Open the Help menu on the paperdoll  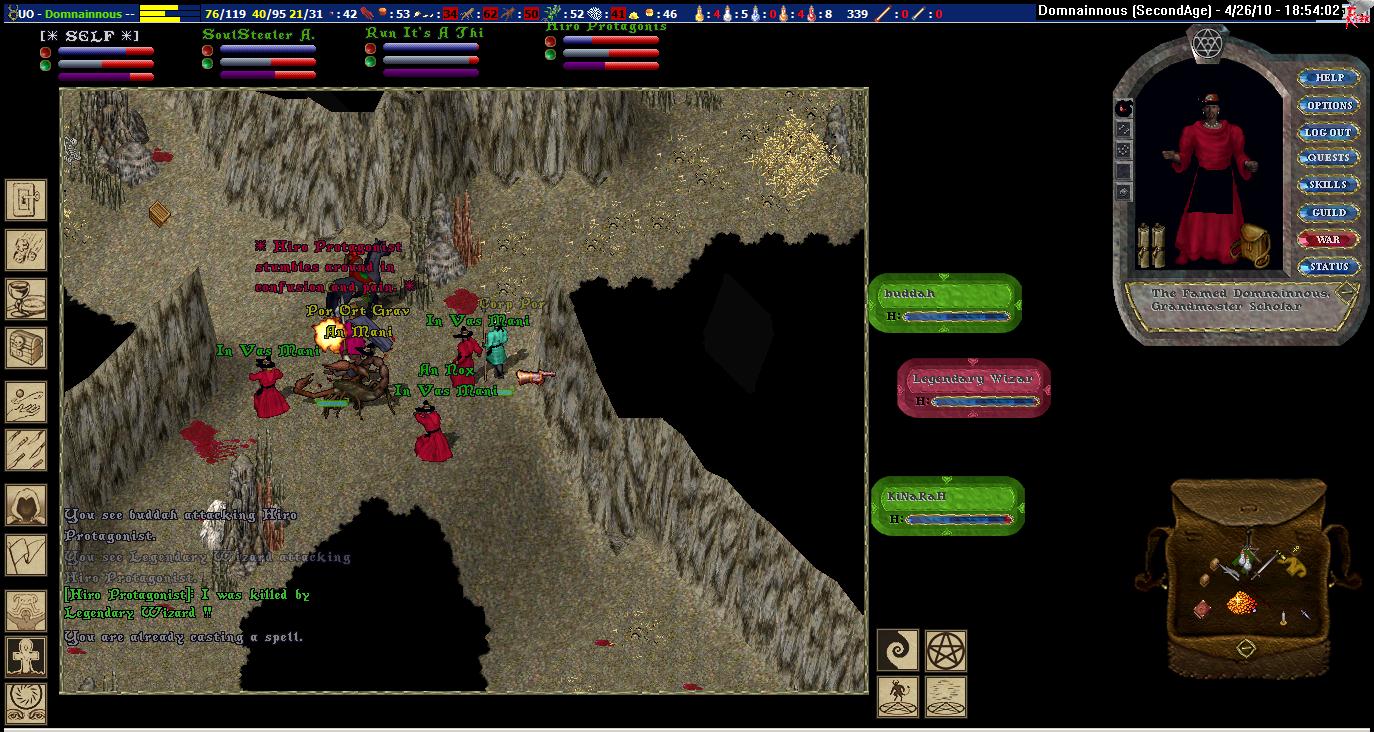pos(1329,78)
